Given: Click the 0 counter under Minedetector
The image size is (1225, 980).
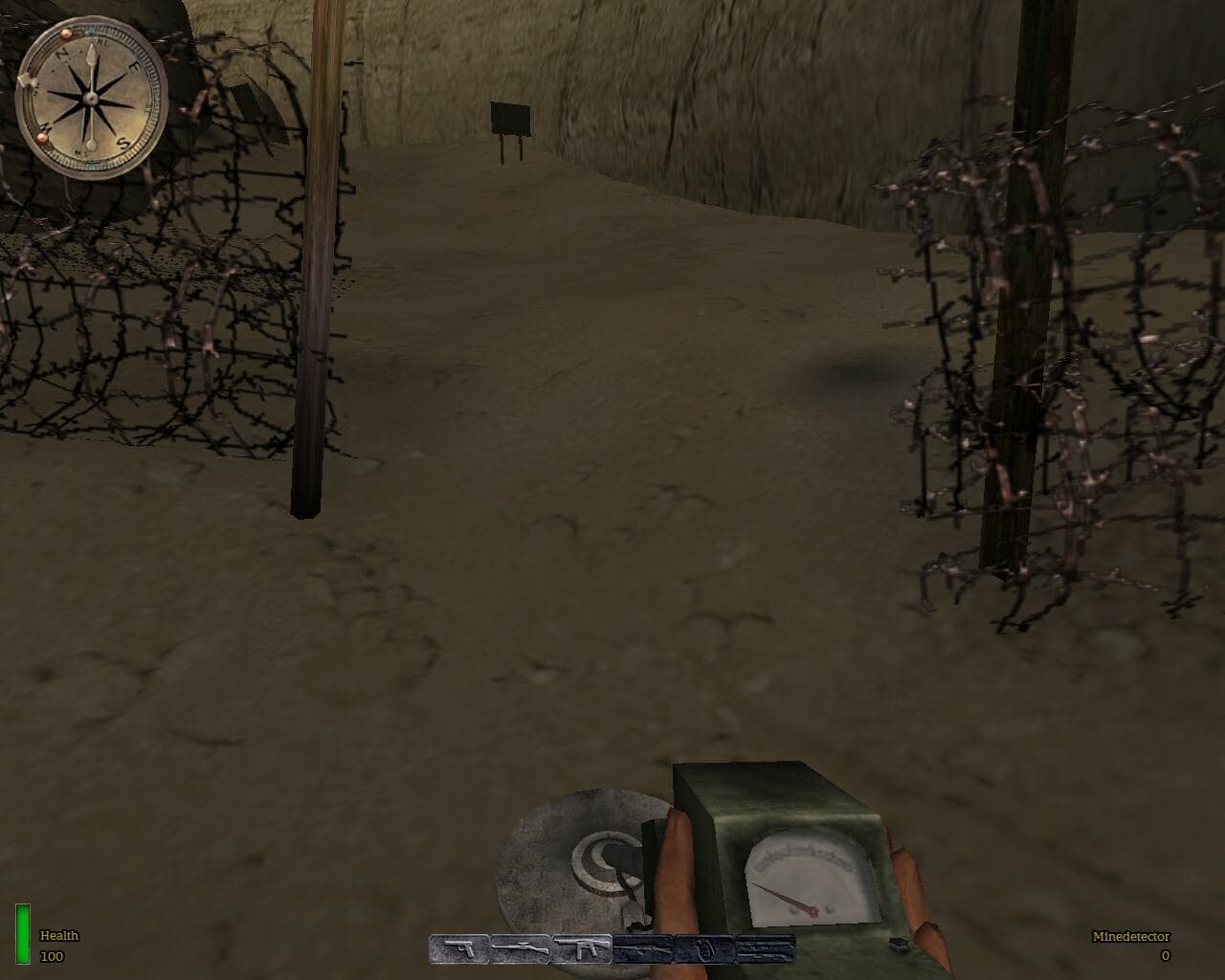Looking at the screenshot, I should [x=1166, y=955].
